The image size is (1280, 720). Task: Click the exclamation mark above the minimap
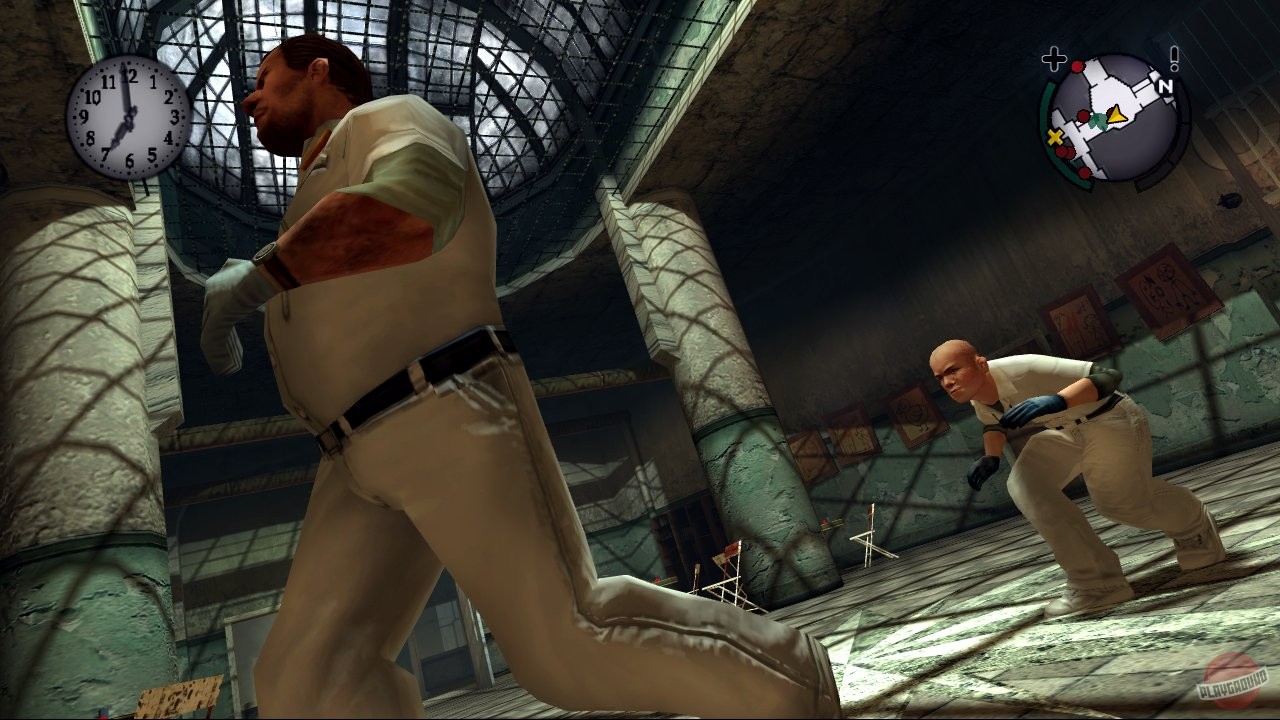pyautogui.click(x=1174, y=58)
